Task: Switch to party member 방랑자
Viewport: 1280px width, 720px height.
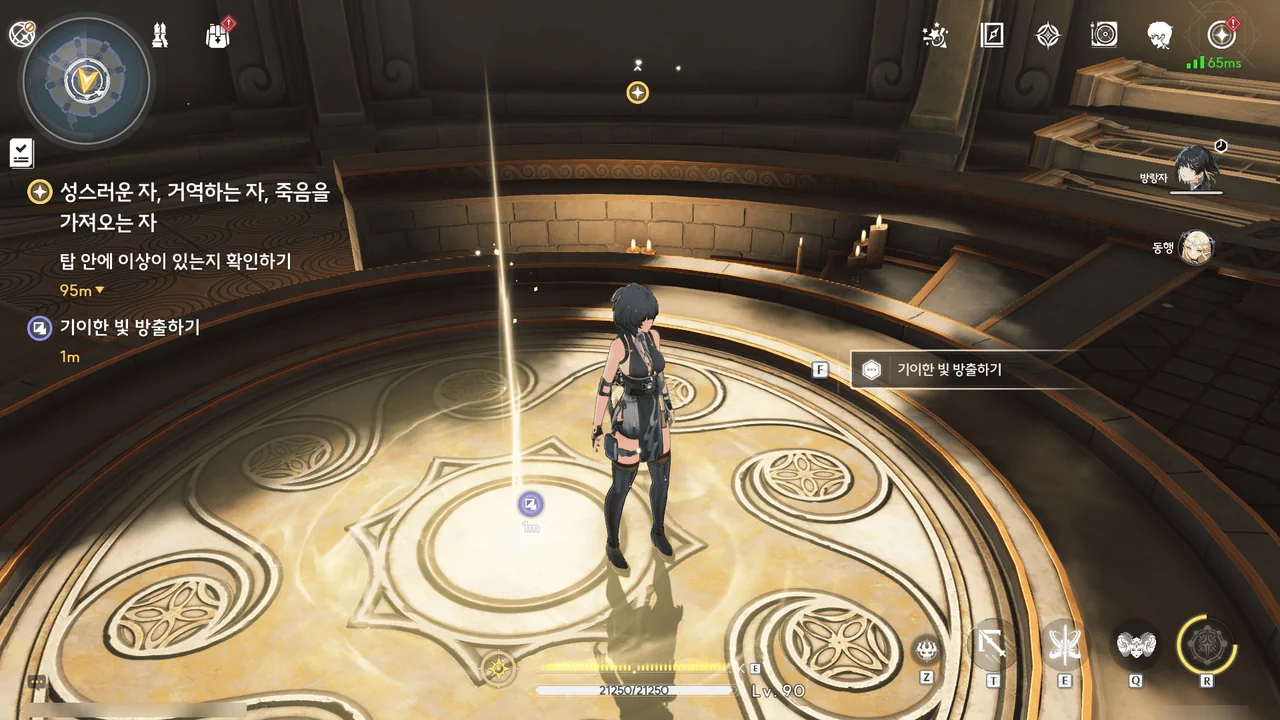Action: (1195, 166)
